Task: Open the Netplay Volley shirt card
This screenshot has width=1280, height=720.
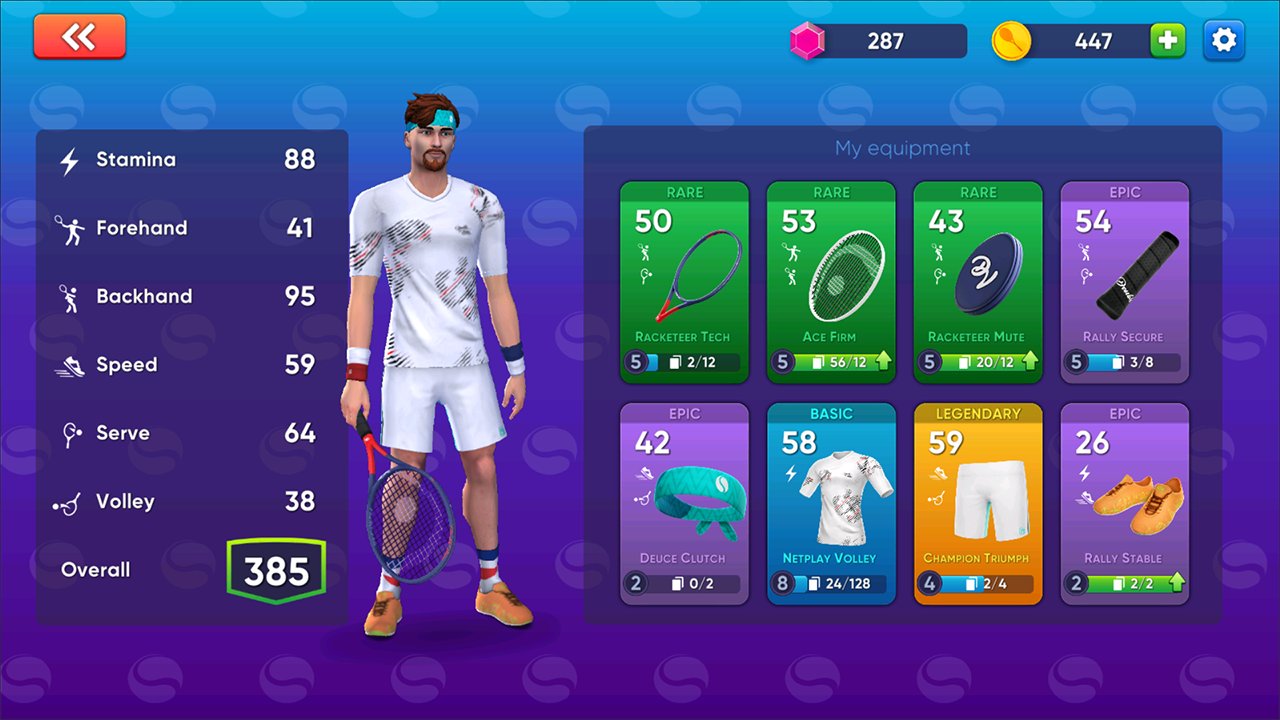Action: click(x=831, y=504)
